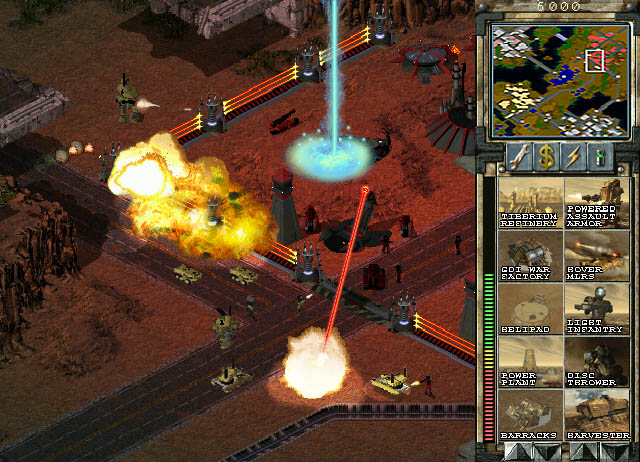Build a Tiberium Refinery

tap(530, 204)
